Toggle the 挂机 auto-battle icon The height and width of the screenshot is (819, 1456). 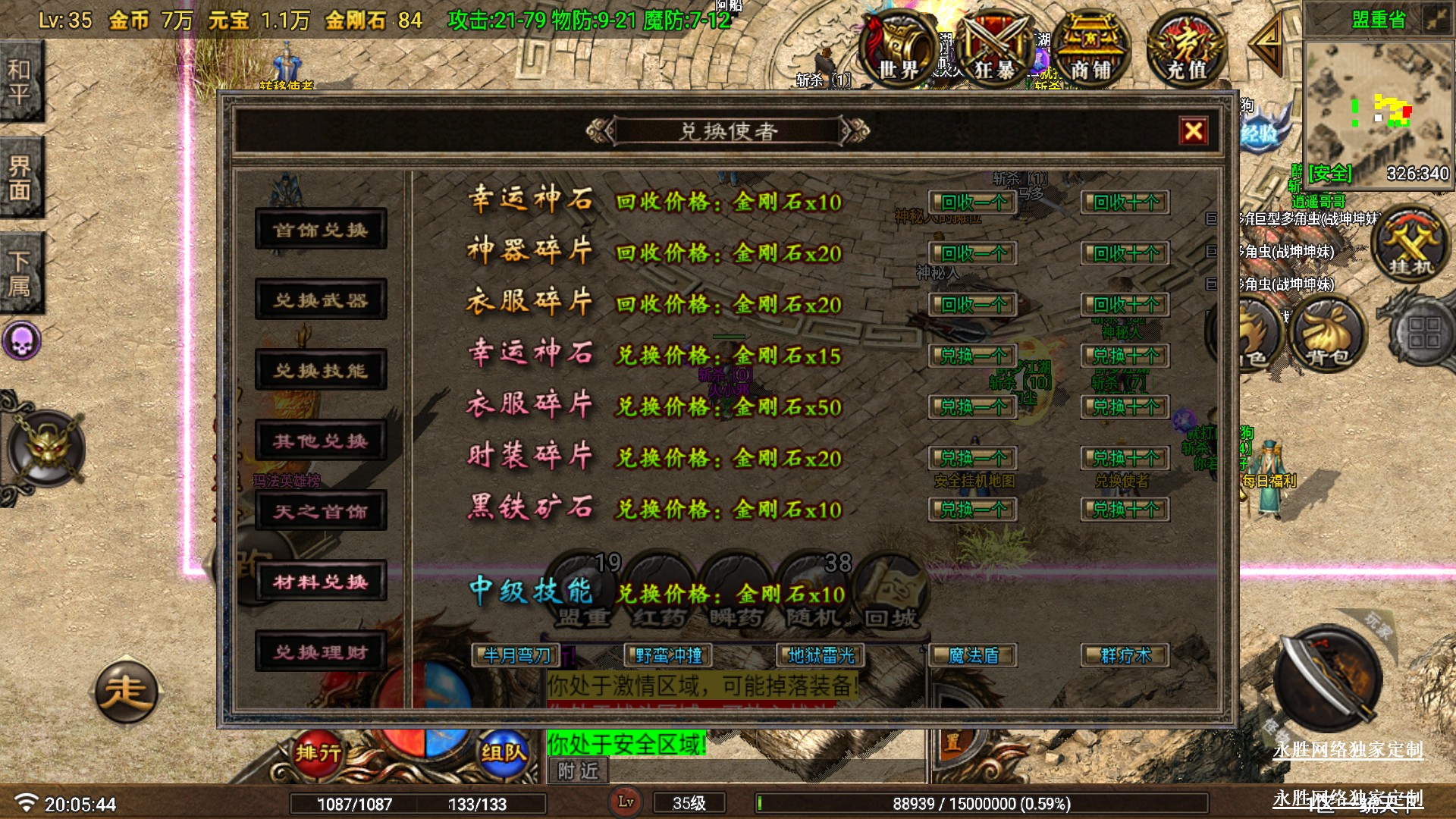pyautogui.click(x=1410, y=244)
